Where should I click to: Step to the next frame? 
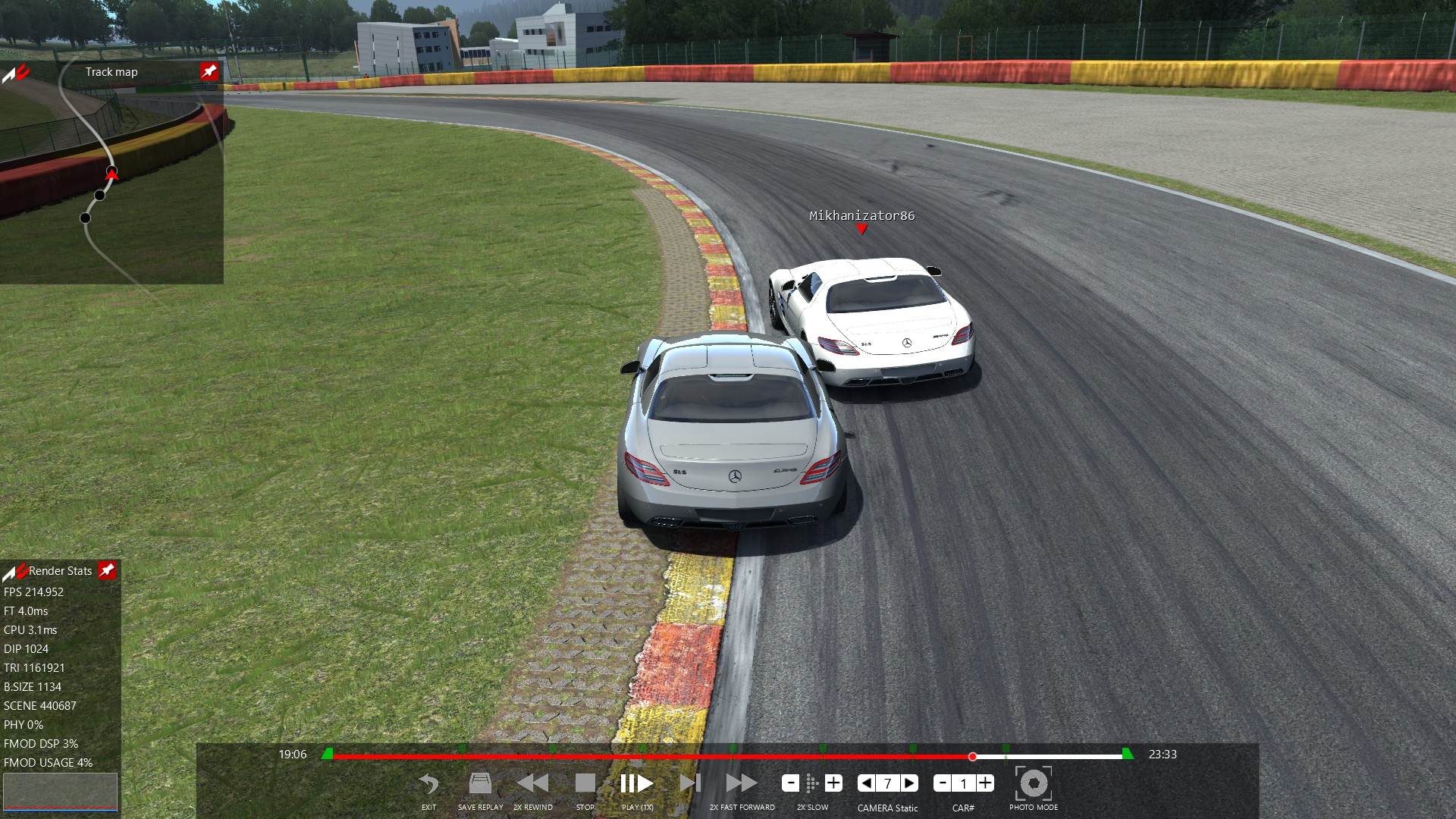point(690,784)
